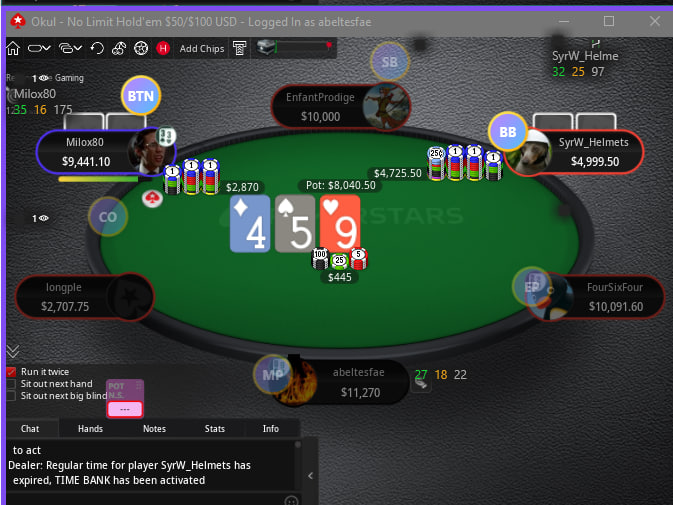Image resolution: width=673 pixels, height=505 pixels.
Task: Open the hand replay circular-arrow icon
Action: [x=97, y=48]
